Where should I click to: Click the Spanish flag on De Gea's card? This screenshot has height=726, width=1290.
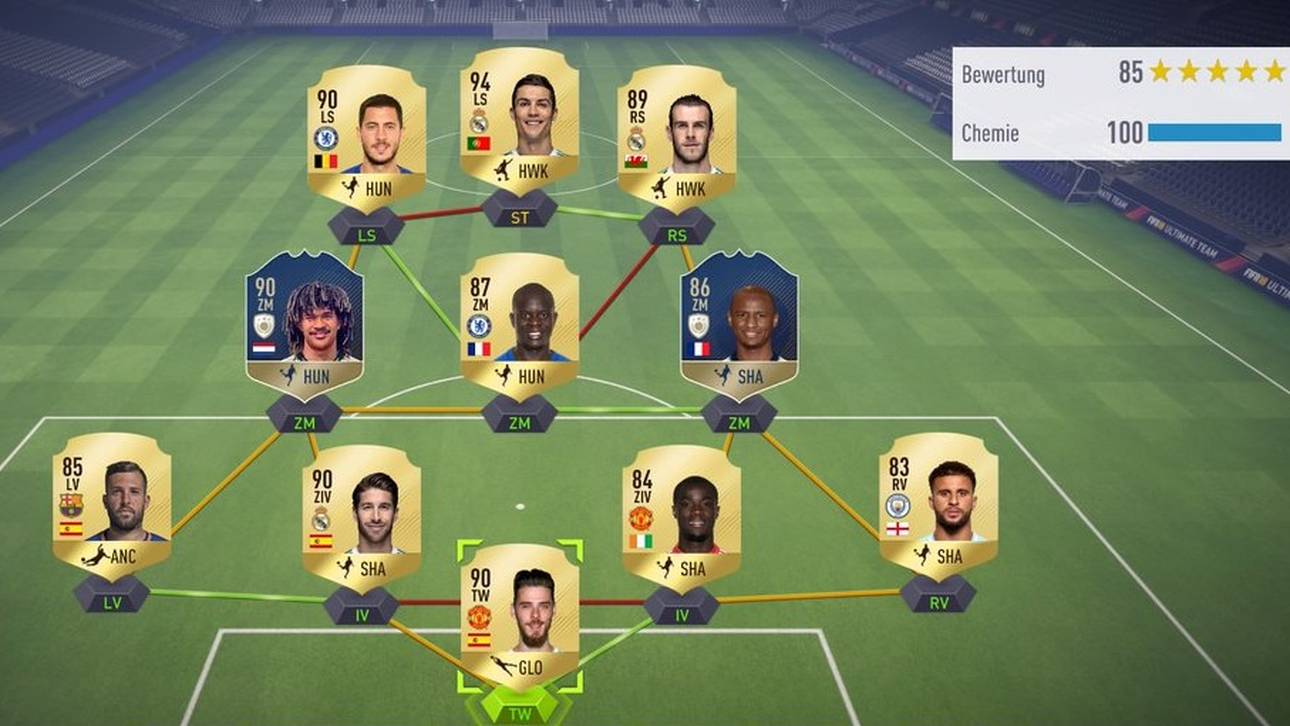pos(478,639)
